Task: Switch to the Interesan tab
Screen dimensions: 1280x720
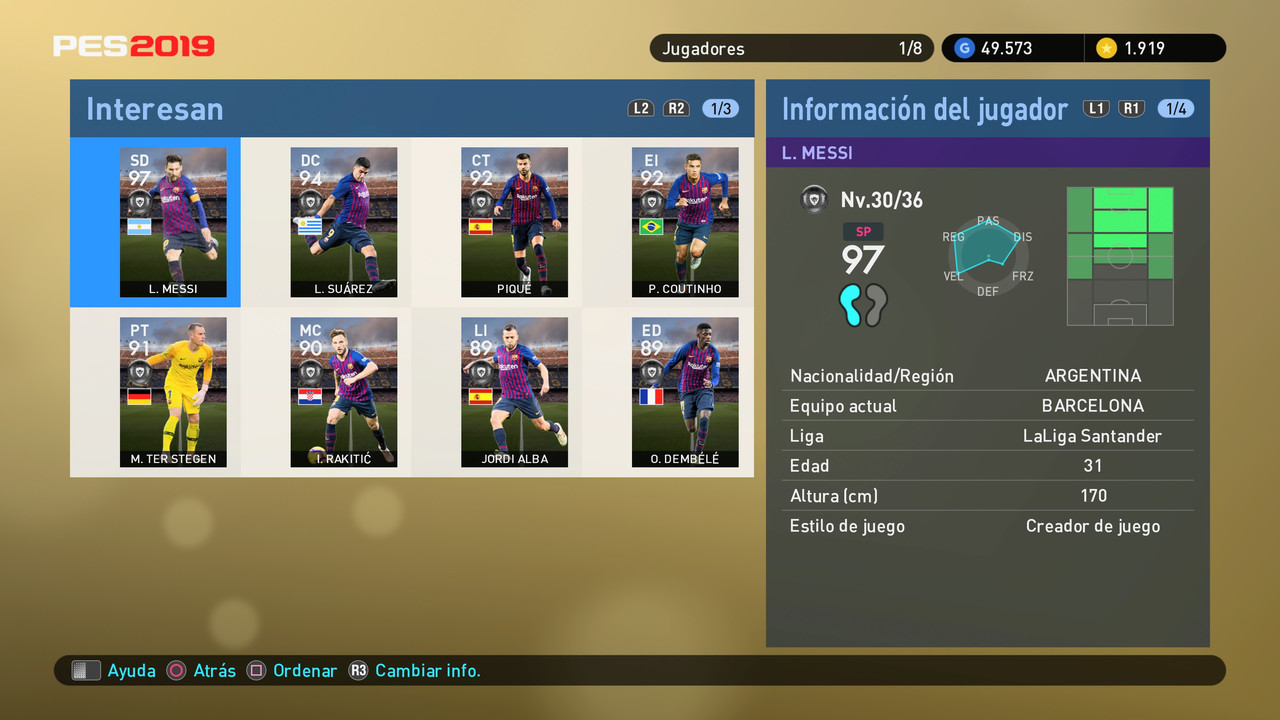Action: 154,108
